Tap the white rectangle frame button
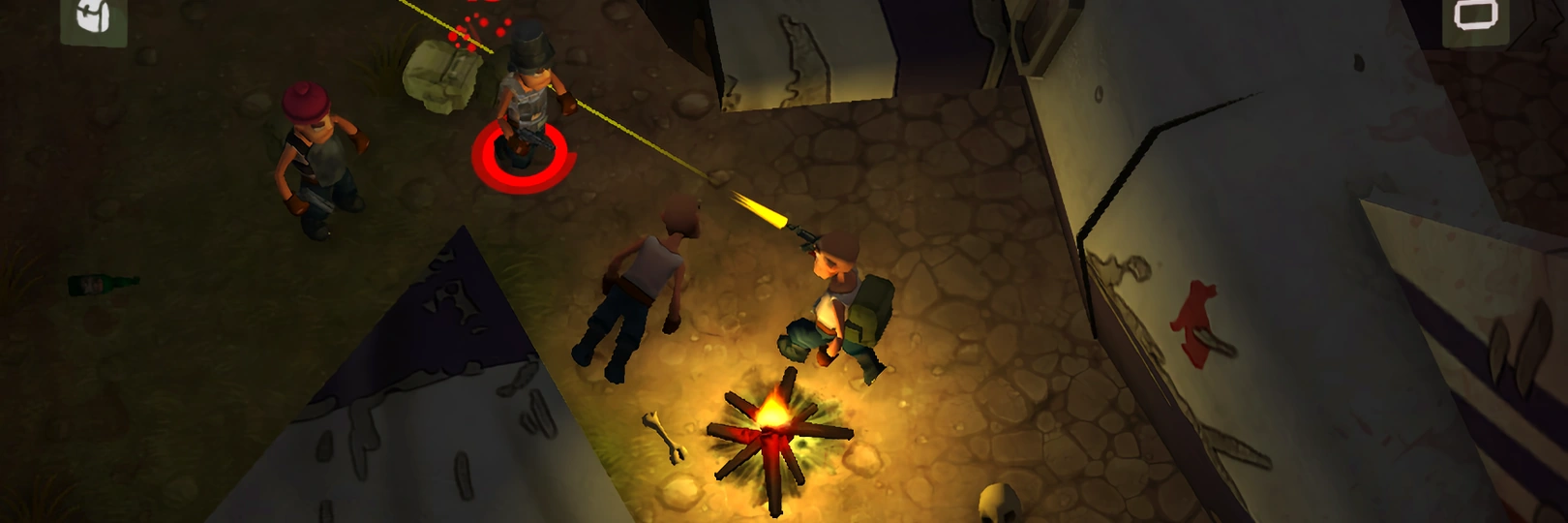Image resolution: width=1568 pixels, height=523 pixels. tap(1475, 17)
